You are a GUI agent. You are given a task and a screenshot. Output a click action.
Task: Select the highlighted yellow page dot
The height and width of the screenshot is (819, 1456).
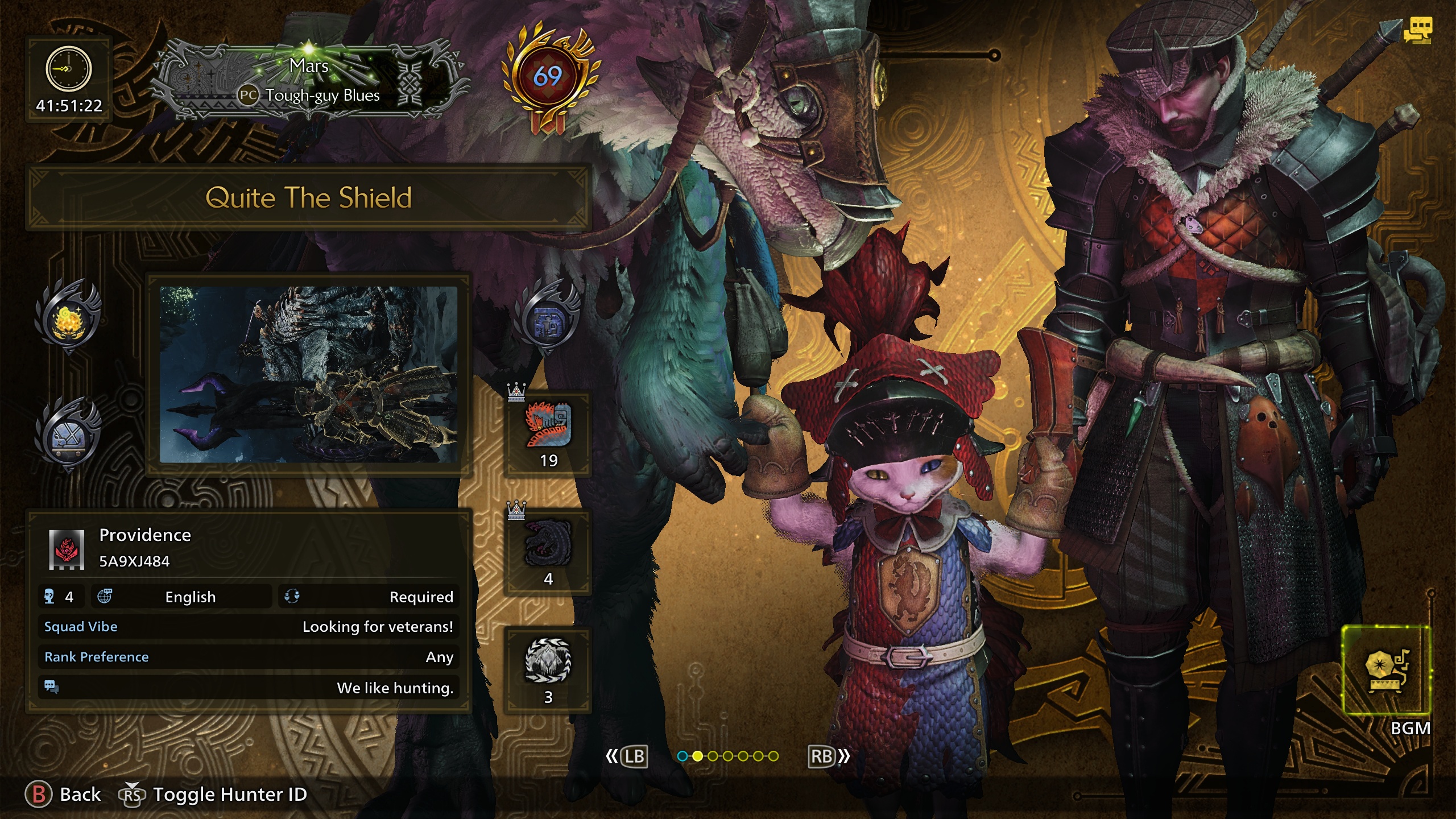click(697, 756)
